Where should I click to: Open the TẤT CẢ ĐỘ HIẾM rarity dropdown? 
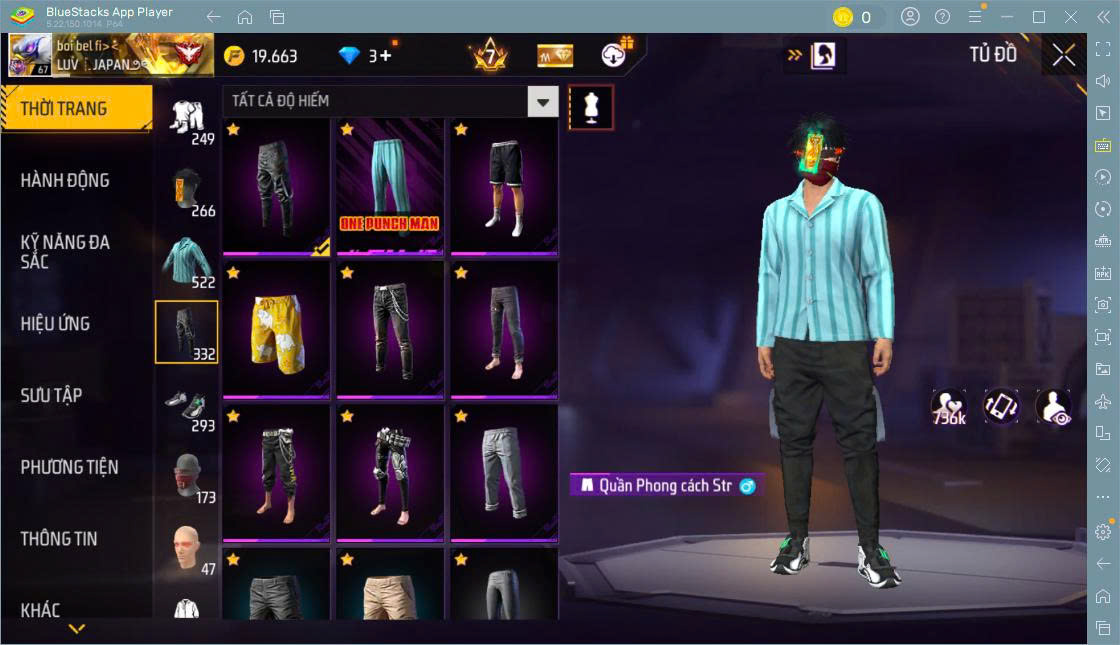[542, 101]
